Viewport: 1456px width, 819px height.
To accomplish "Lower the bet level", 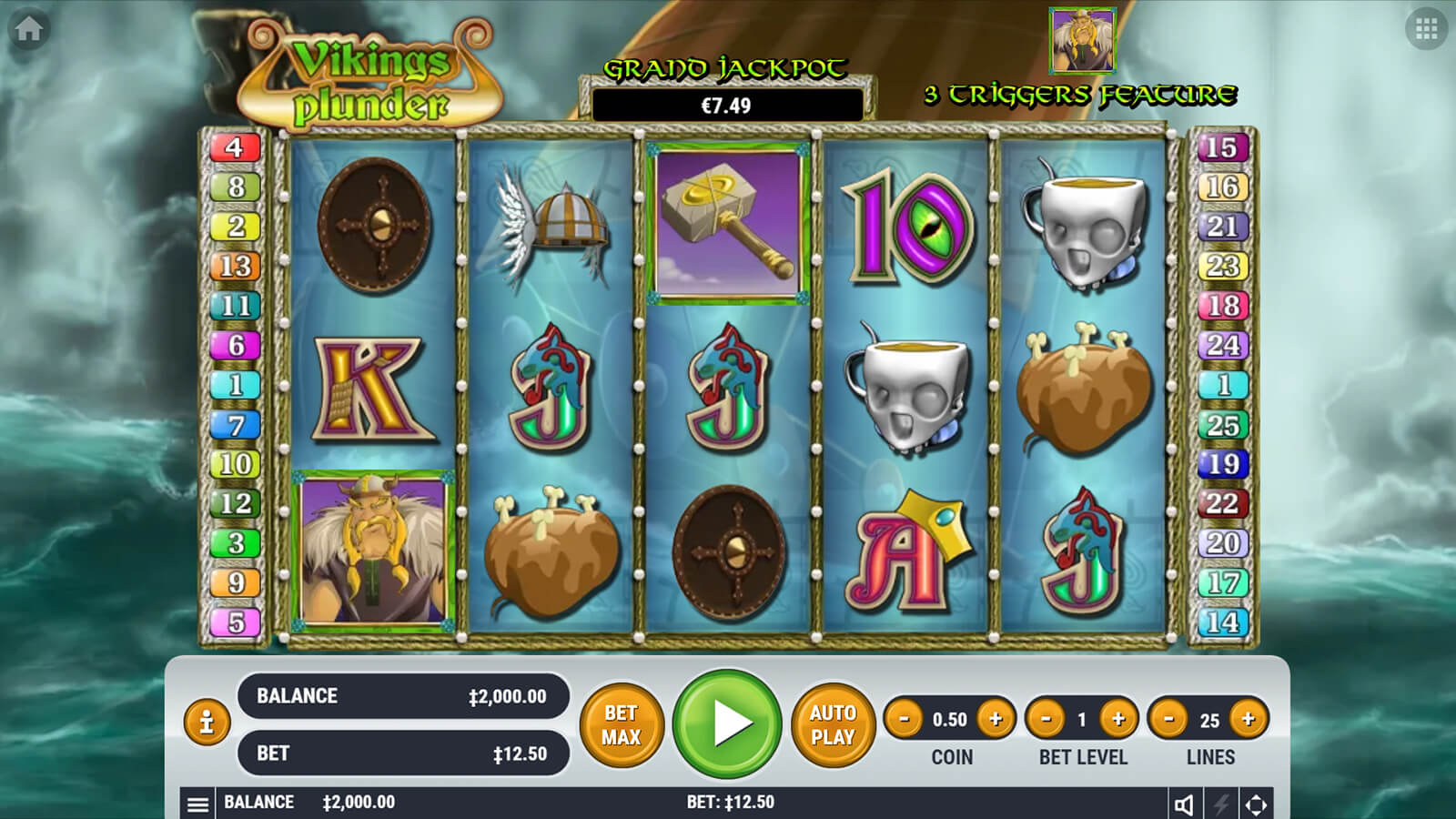I will (1046, 719).
